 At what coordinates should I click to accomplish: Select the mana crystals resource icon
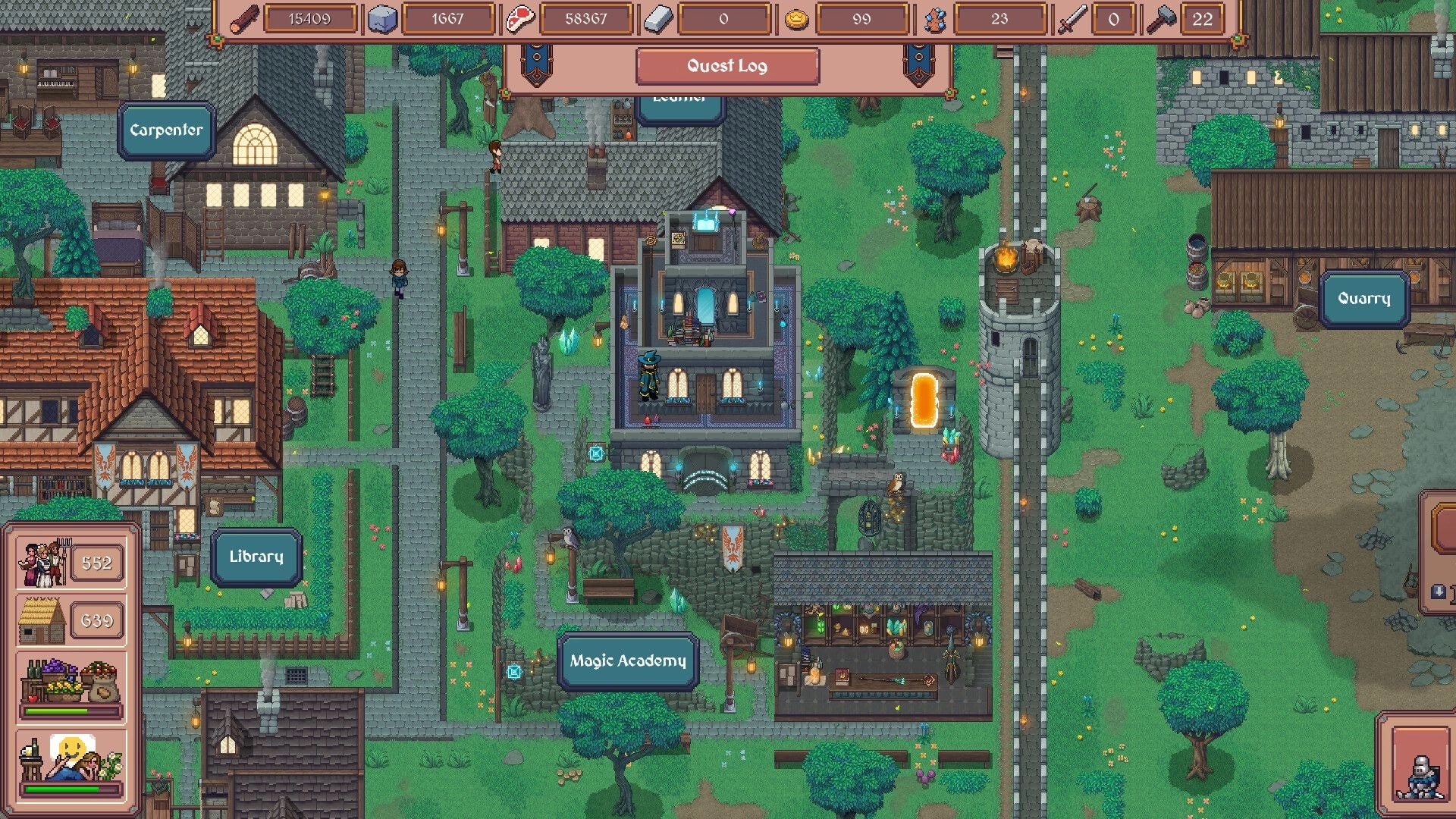[x=937, y=18]
